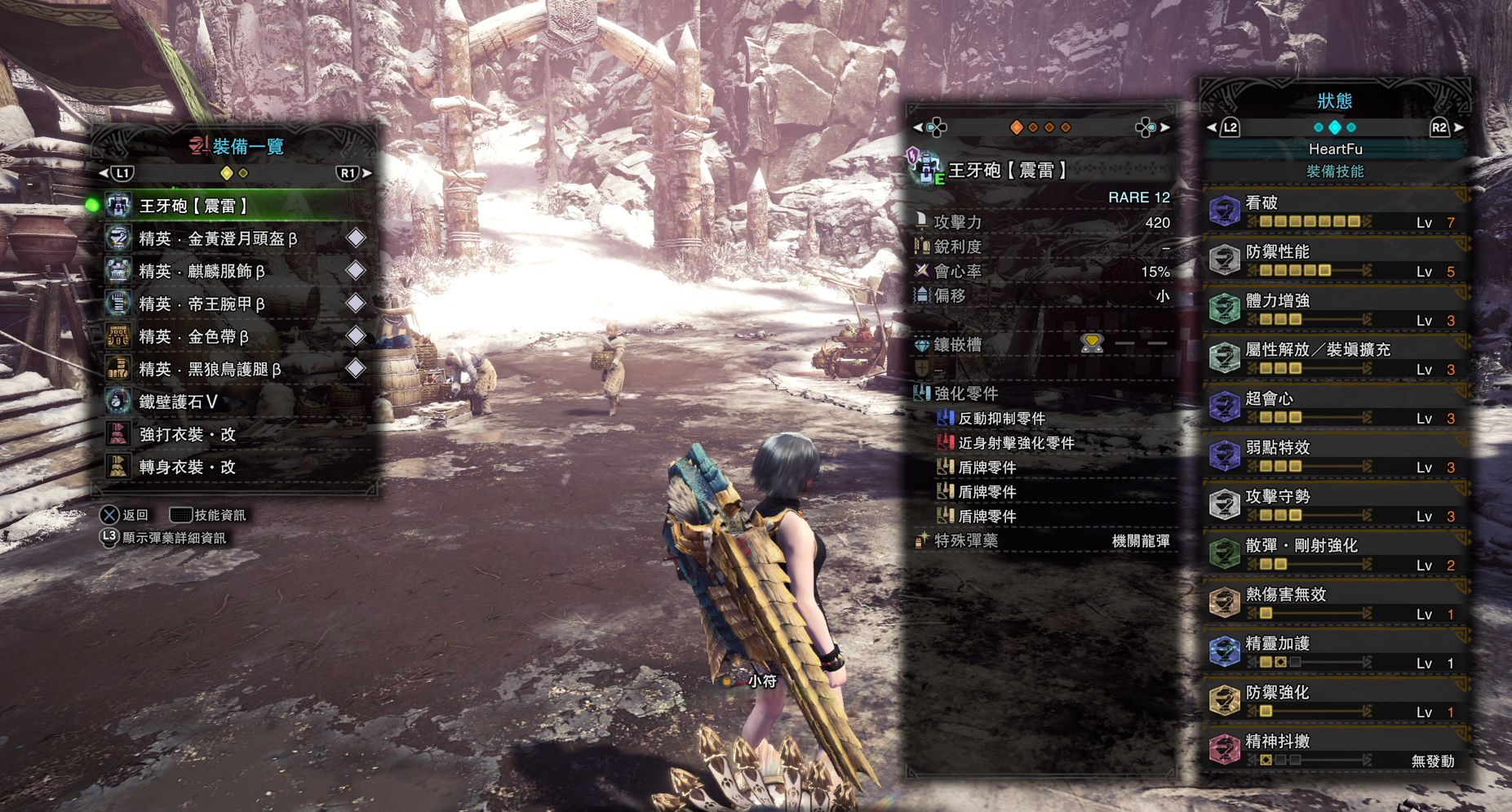Select the 精英·麒麟服飾β chest armor
Image resolution: width=1512 pixels, height=812 pixels.
(x=202, y=271)
